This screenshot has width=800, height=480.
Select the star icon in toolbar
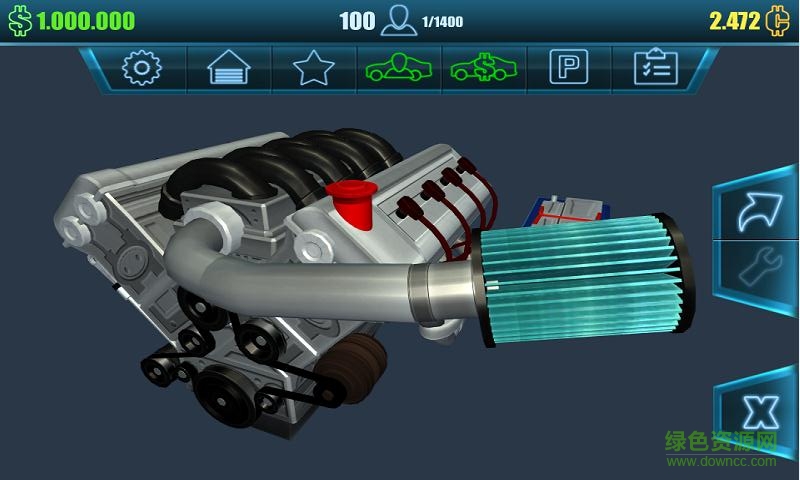coord(313,68)
